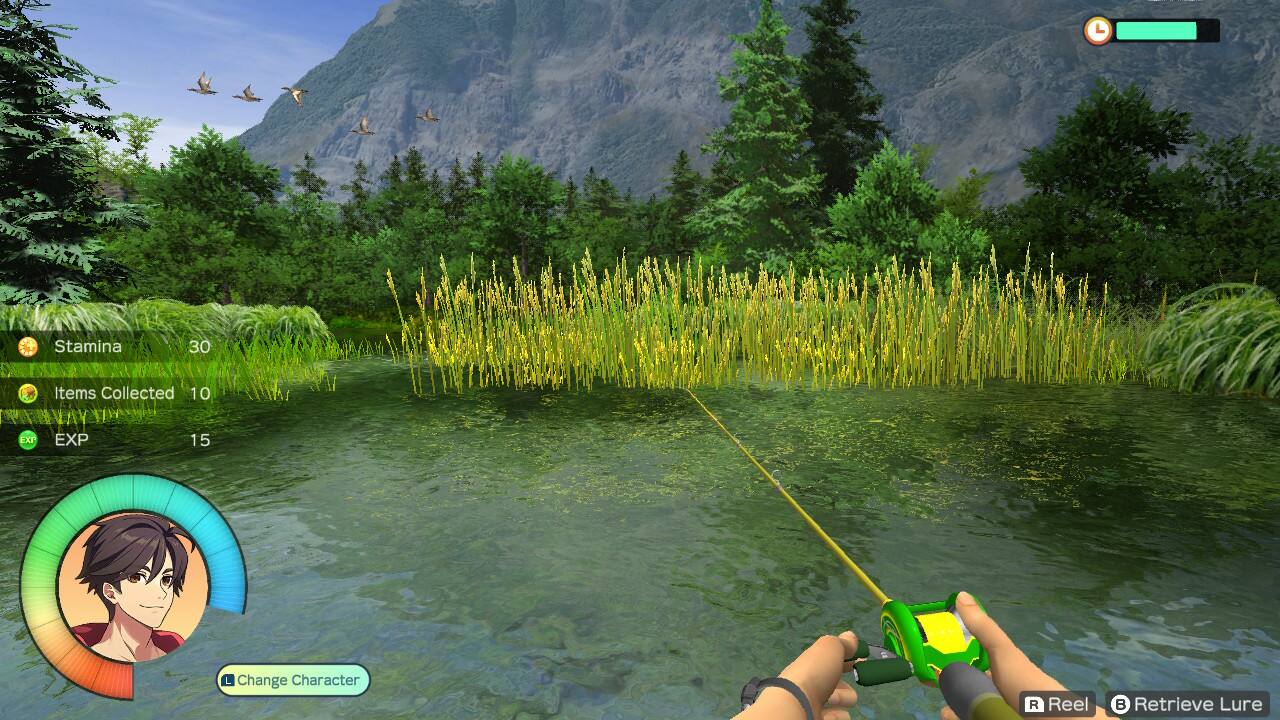
Task: Click the green fishing reel on the rod
Action: [925, 638]
